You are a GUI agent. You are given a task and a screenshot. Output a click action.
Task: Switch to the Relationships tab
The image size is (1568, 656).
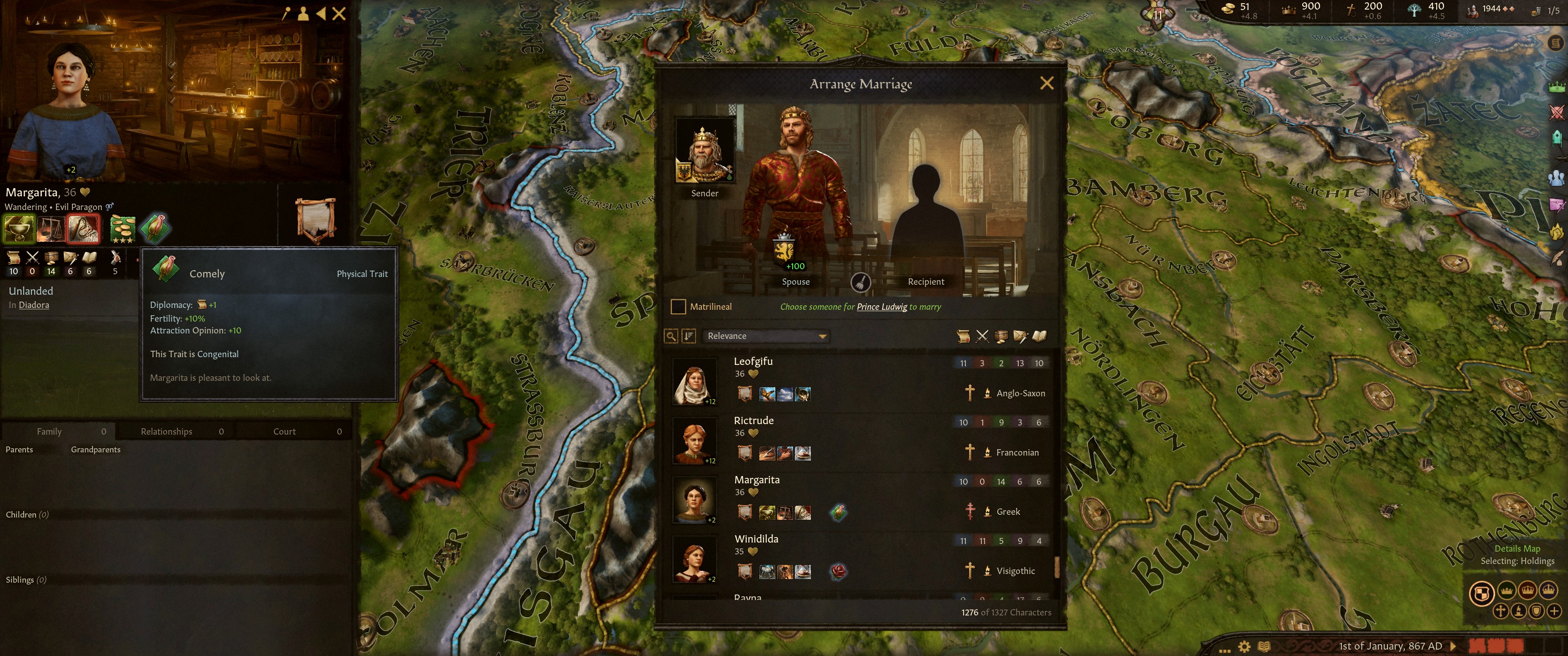[167, 431]
